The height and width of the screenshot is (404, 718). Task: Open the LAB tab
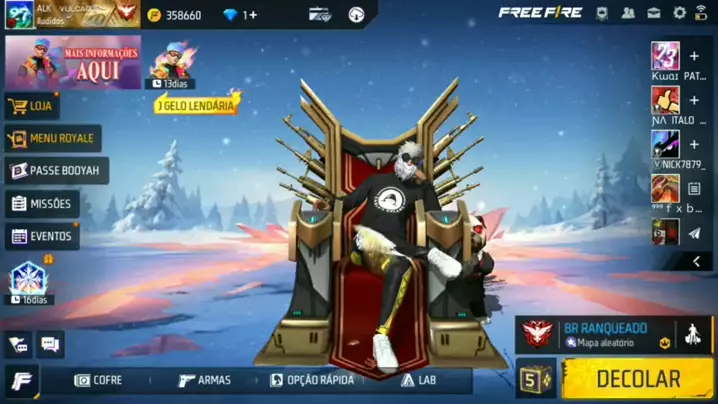point(419,381)
